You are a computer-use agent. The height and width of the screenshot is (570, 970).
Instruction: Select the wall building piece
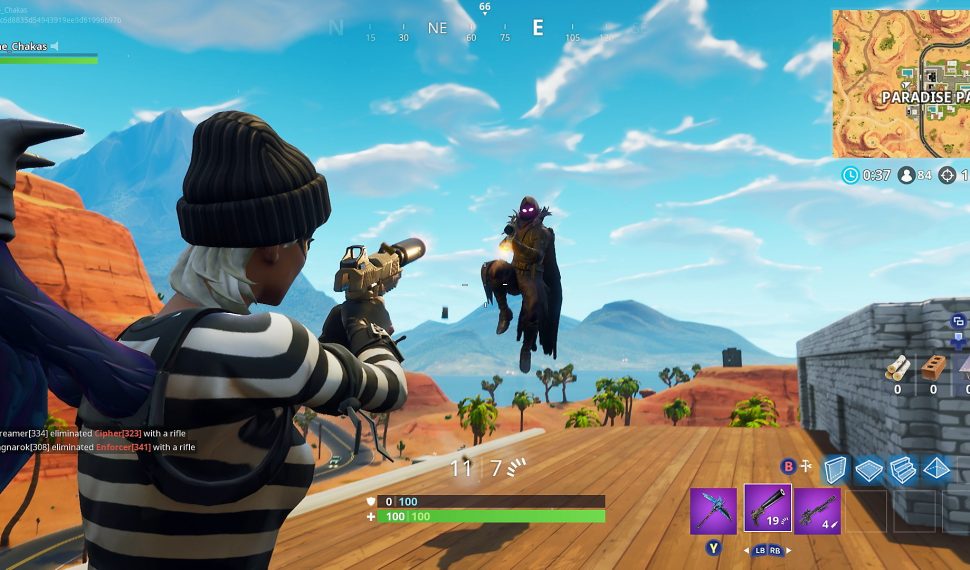pyautogui.click(x=835, y=470)
